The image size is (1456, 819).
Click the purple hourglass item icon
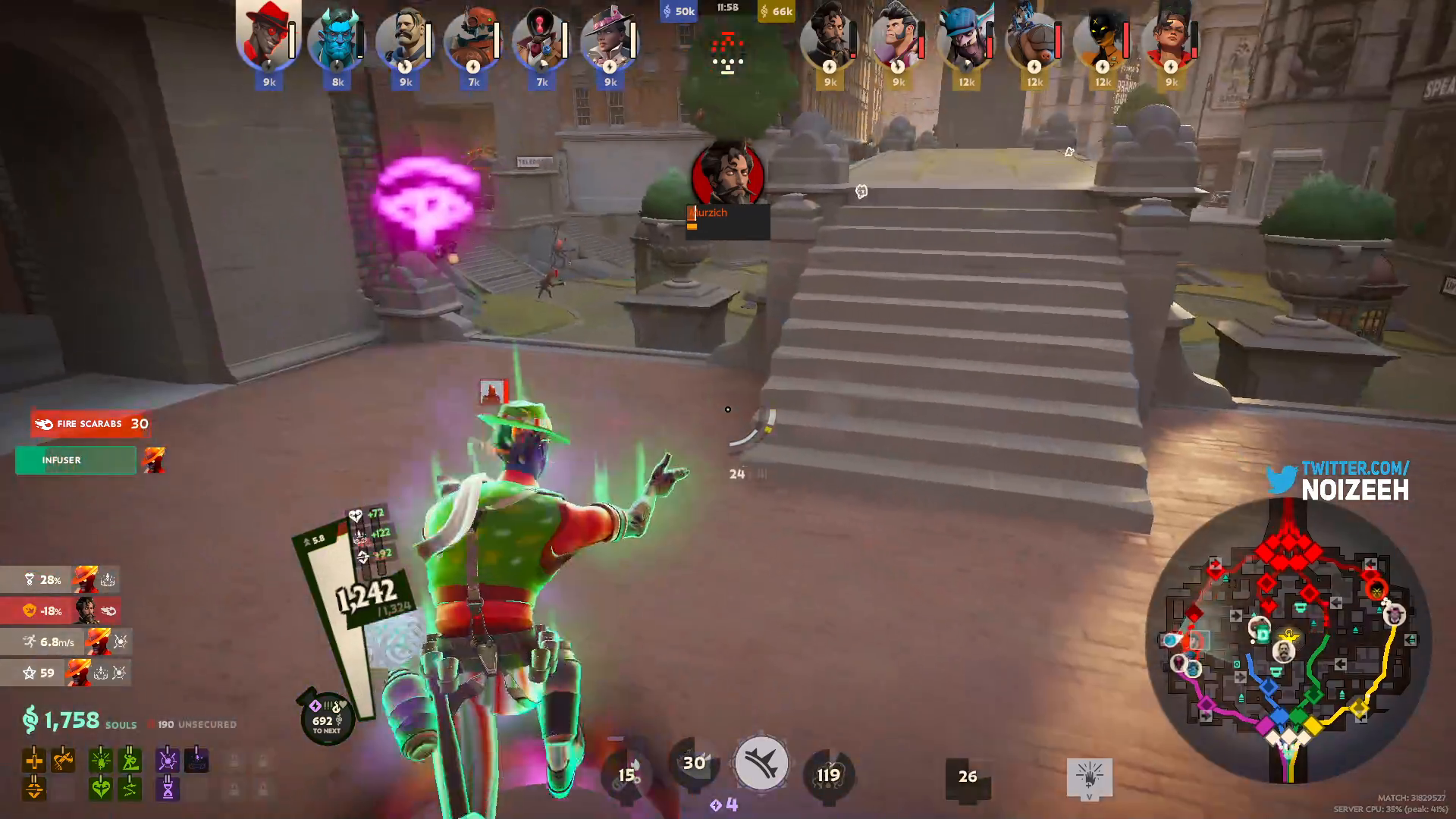[x=168, y=789]
